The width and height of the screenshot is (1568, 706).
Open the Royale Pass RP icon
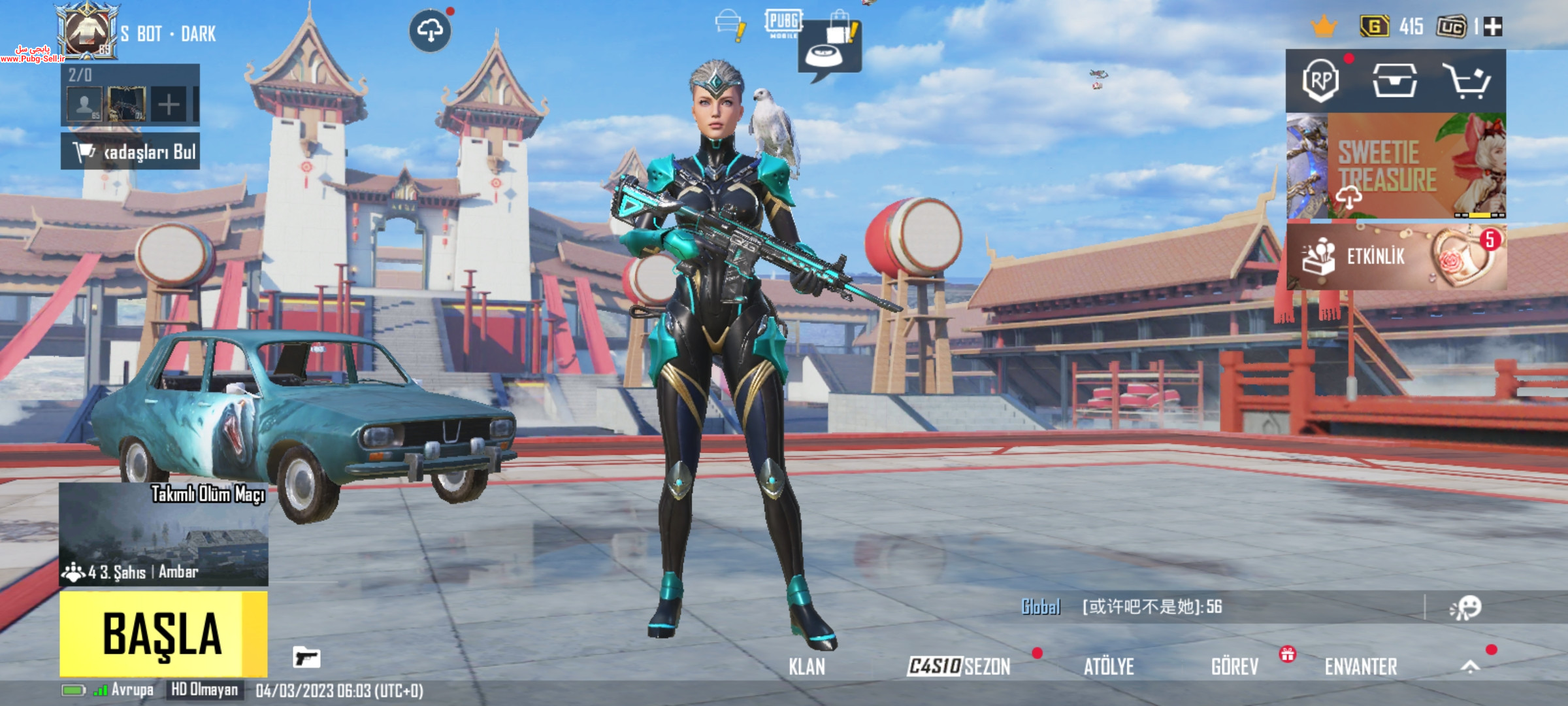1320,82
